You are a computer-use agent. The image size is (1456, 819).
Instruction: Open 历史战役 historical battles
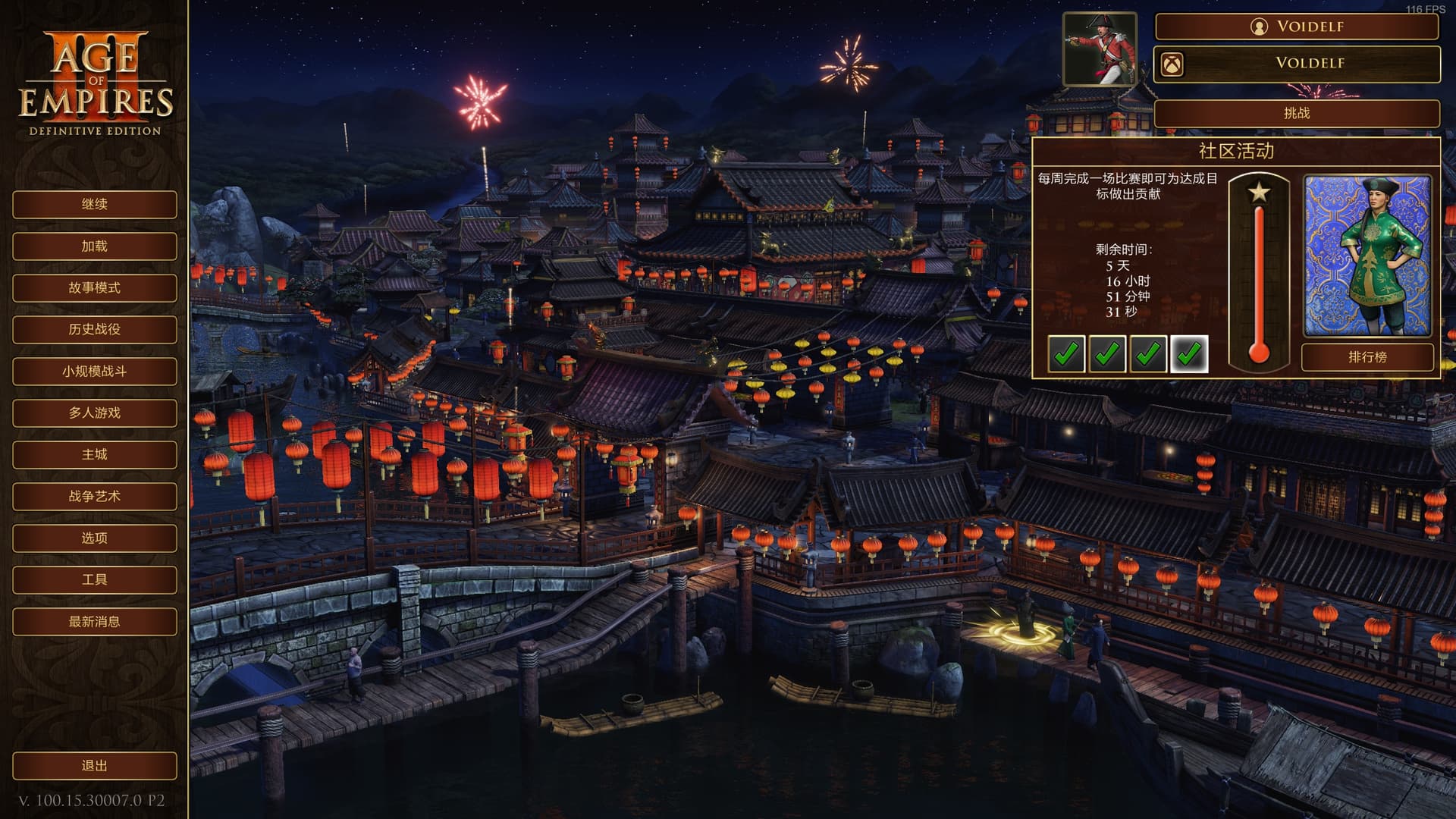pyautogui.click(x=95, y=330)
